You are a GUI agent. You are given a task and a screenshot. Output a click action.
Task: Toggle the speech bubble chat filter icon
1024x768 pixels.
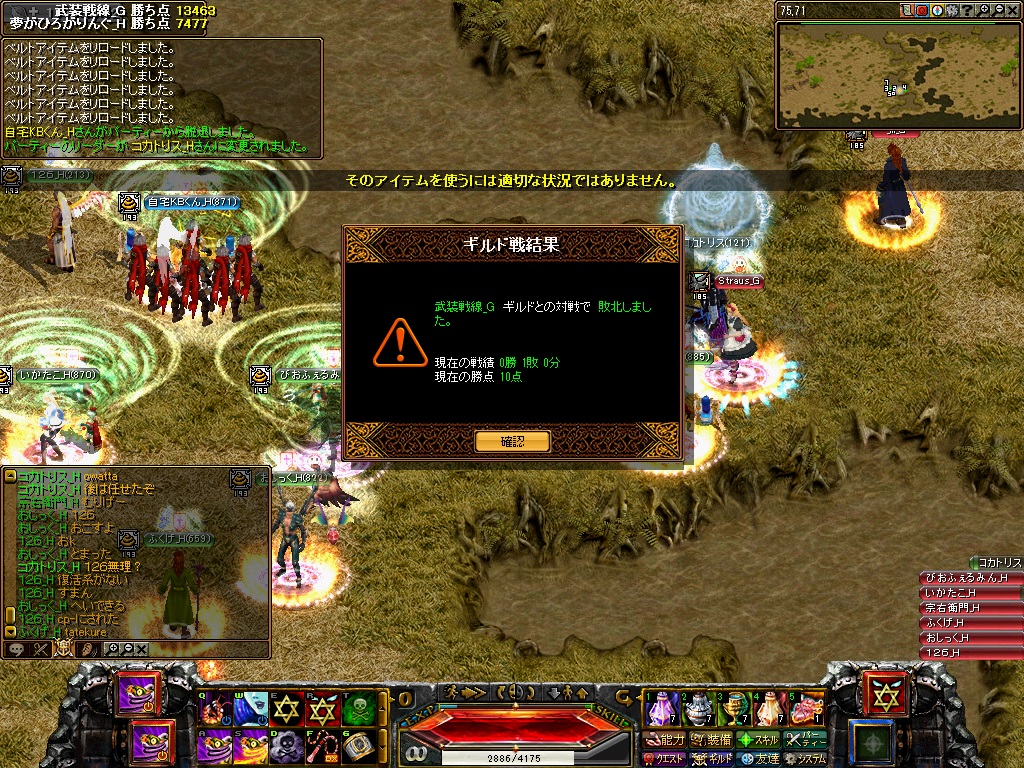17,649
